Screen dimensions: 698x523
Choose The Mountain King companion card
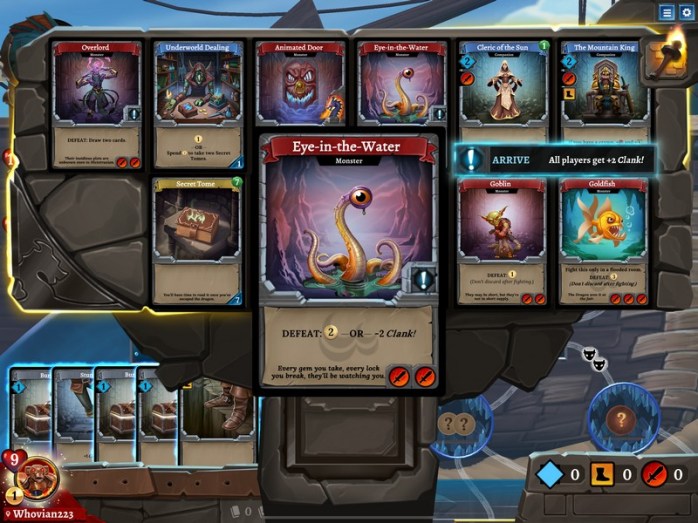pos(604,90)
